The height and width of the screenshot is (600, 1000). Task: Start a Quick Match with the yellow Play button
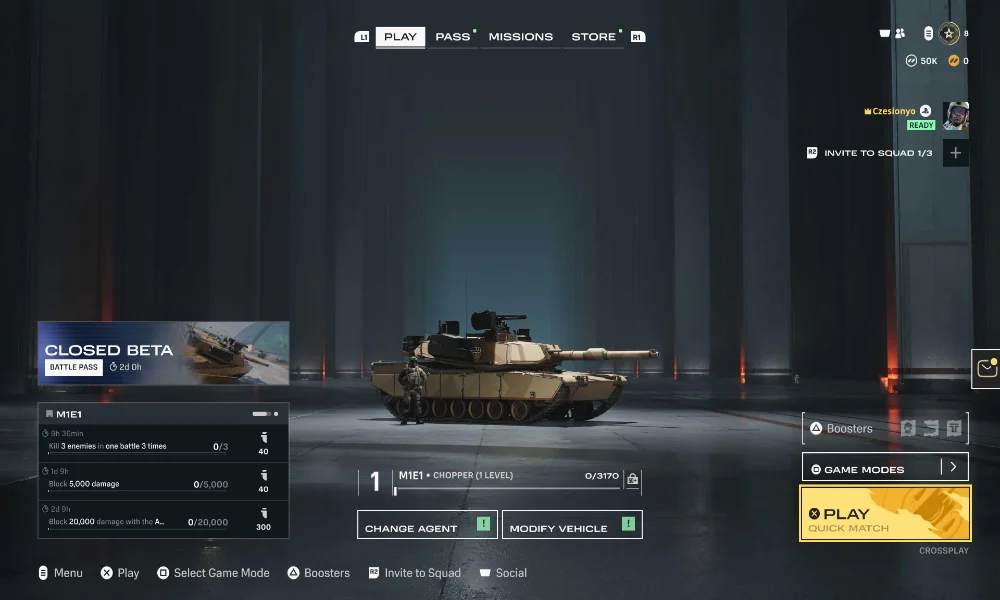click(x=885, y=513)
